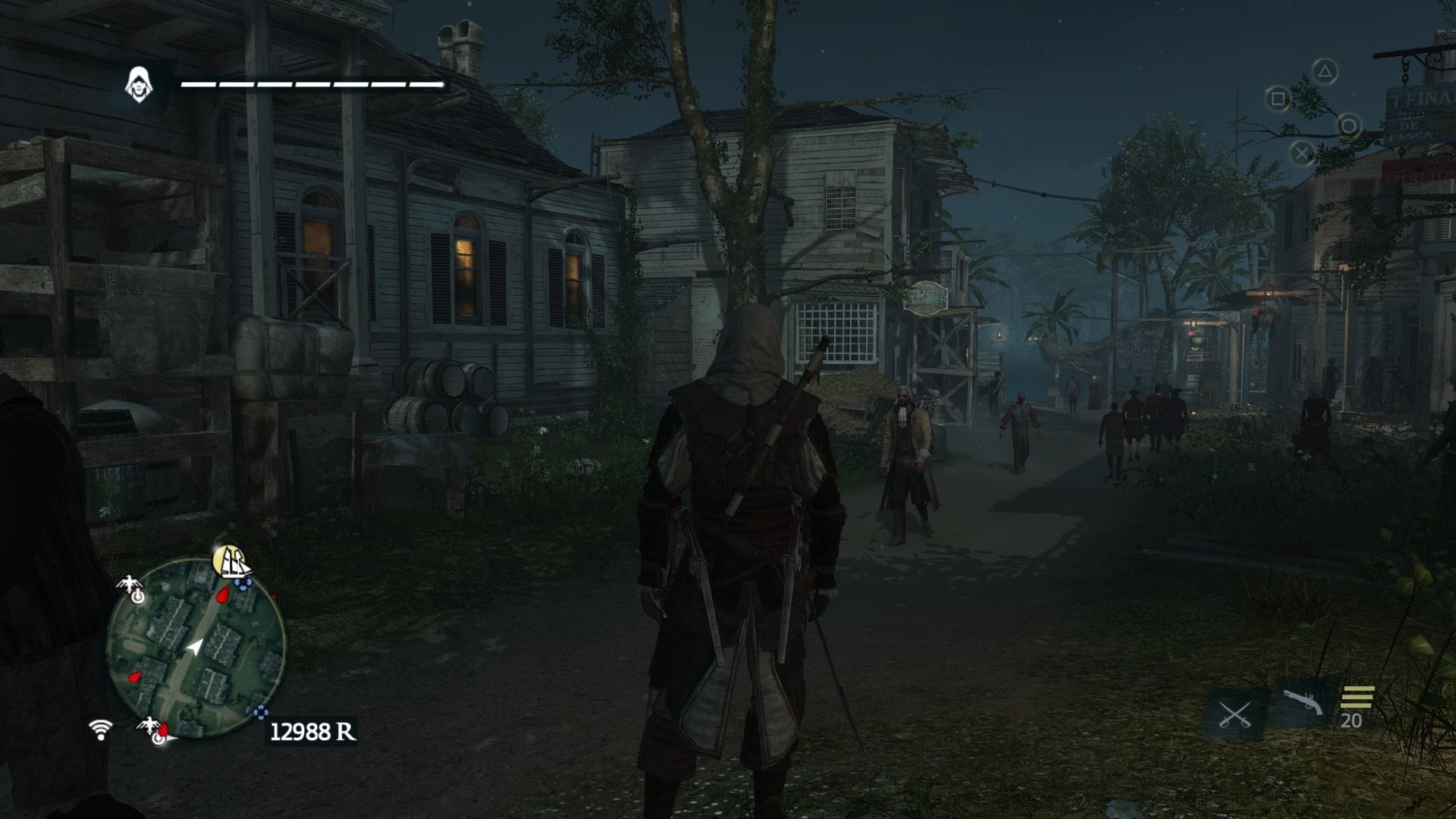This screenshot has height=819, width=1456.
Task: Click the 12988 R currency counter
Action: click(313, 730)
